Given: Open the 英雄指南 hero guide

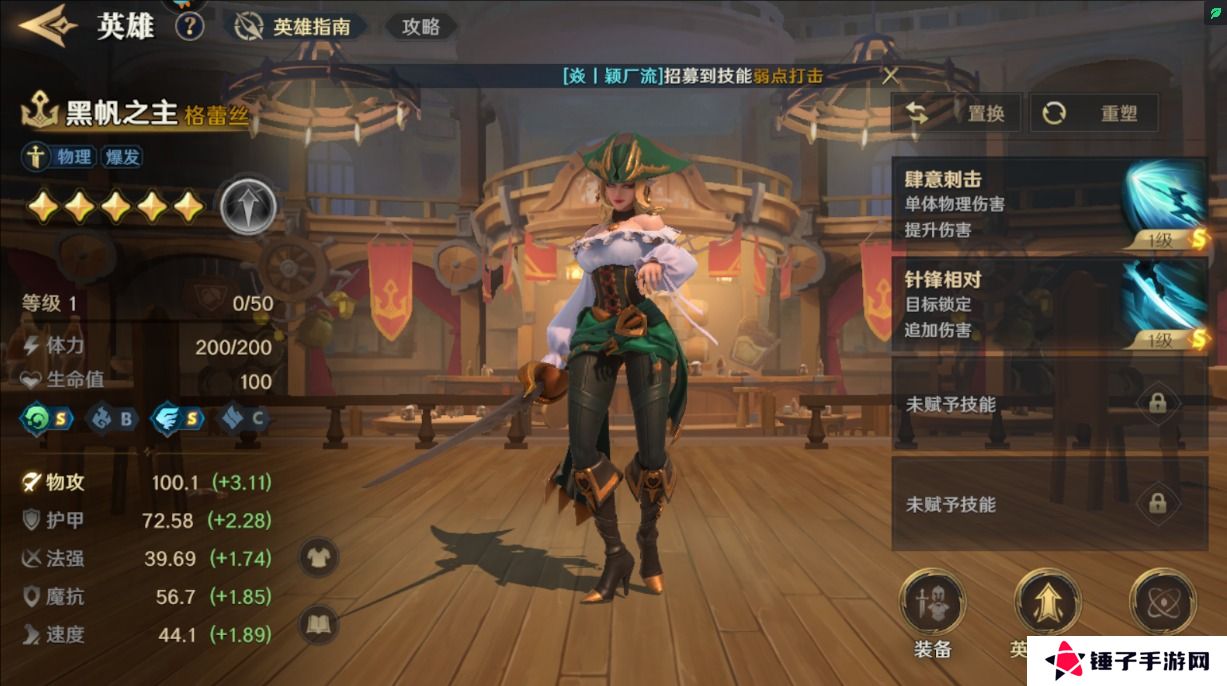Looking at the screenshot, I should coord(297,27).
